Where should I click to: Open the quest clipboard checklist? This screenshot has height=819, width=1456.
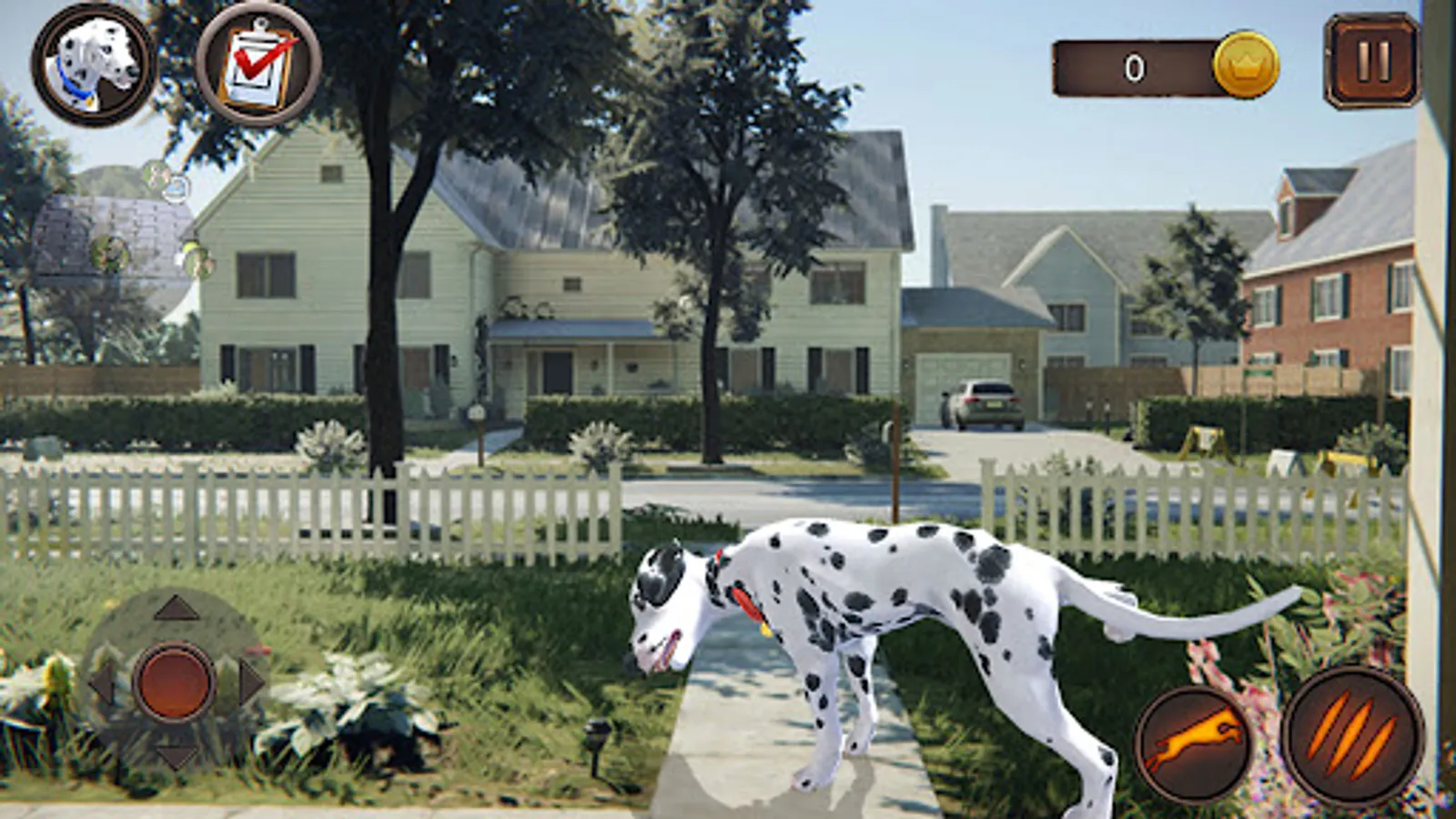pos(257,64)
